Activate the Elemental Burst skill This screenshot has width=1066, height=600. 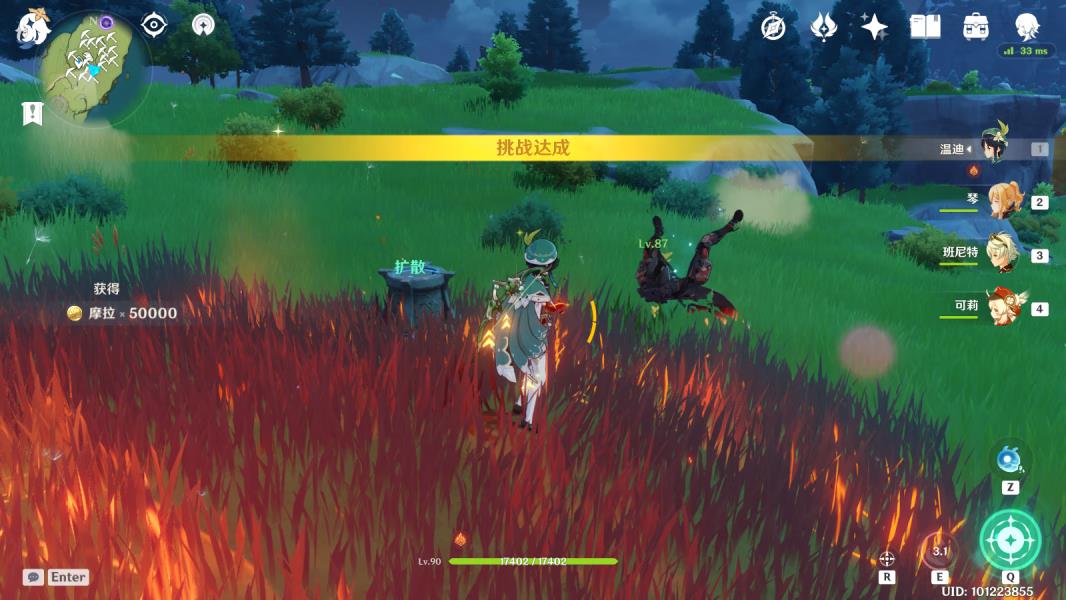coord(1009,540)
